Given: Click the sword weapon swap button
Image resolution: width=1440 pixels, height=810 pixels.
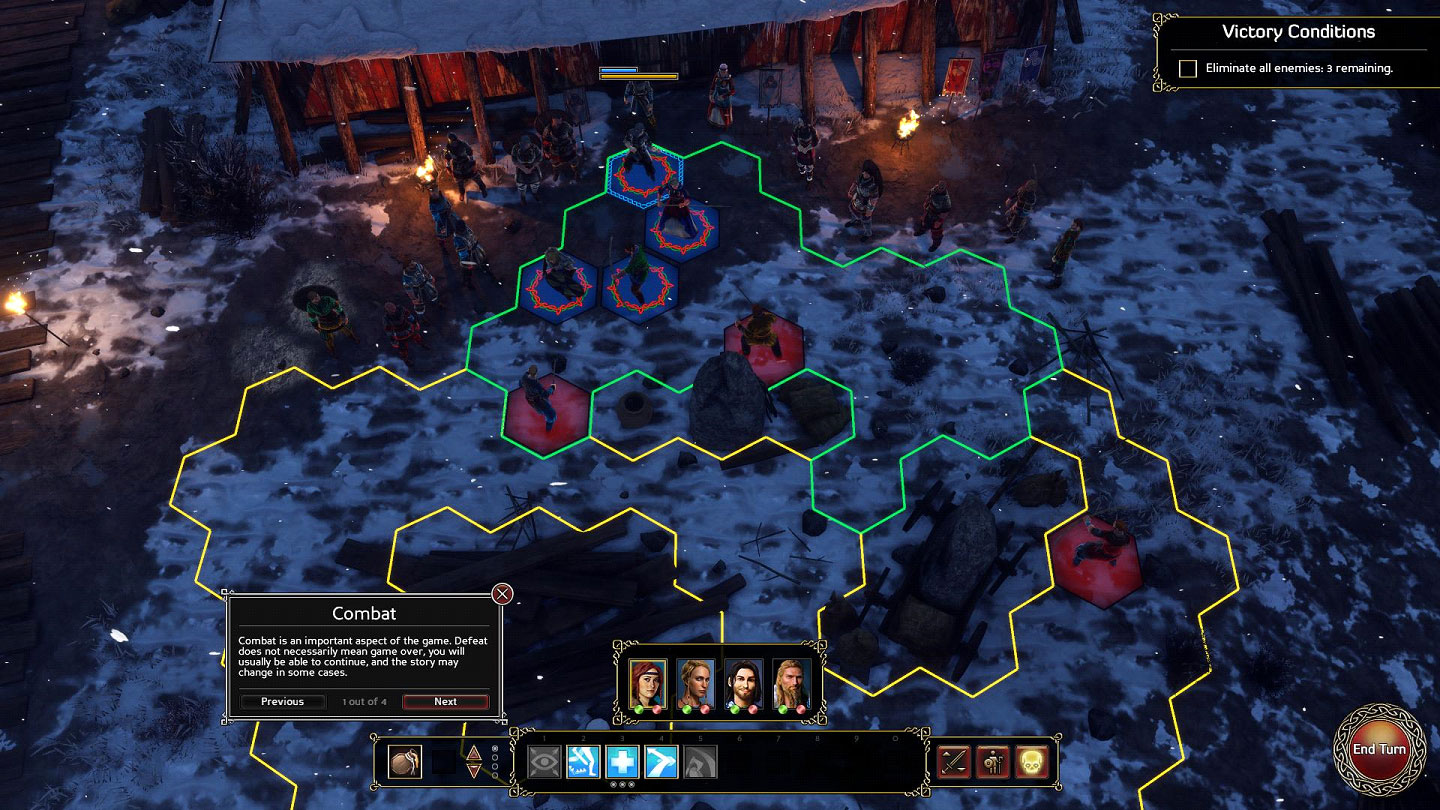Looking at the screenshot, I should [954, 762].
